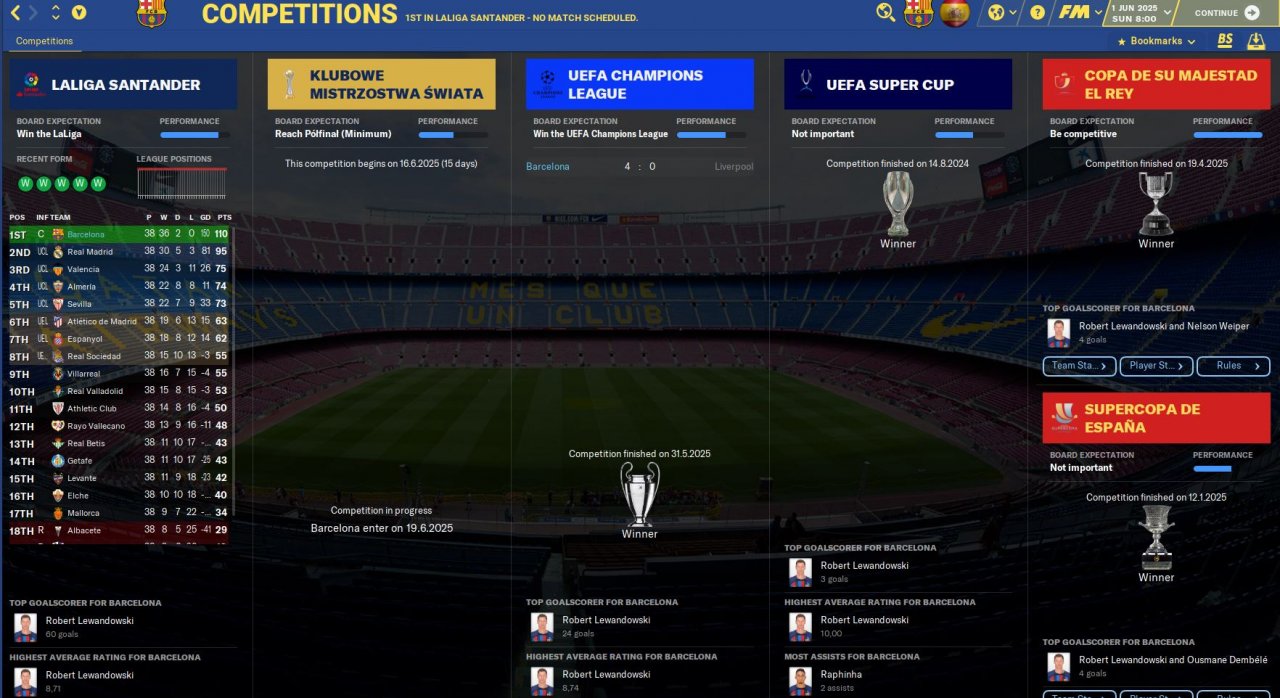This screenshot has height=698, width=1280.
Task: Open the Klubowe Mistrzostwa Świata panel header
Action: coord(381,84)
